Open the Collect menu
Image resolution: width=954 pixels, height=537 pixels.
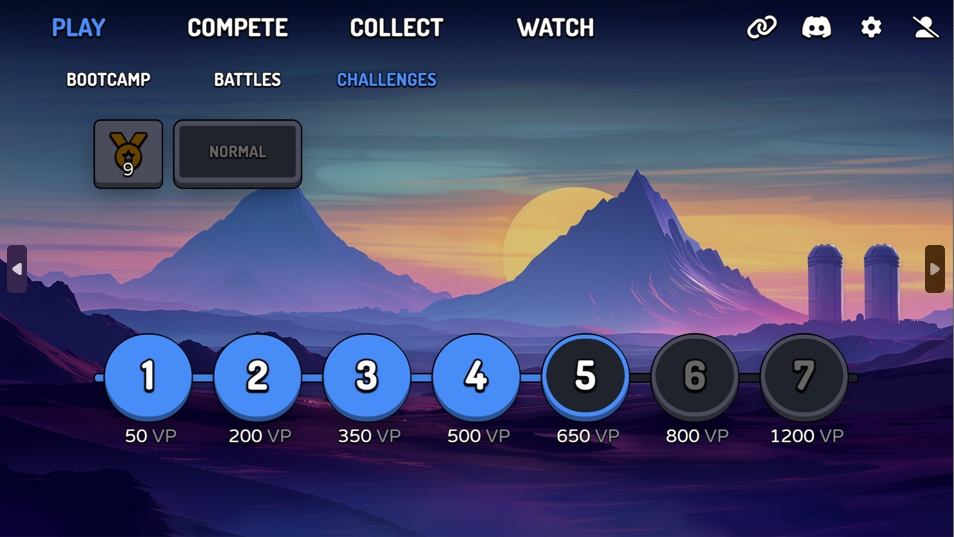(x=396, y=28)
